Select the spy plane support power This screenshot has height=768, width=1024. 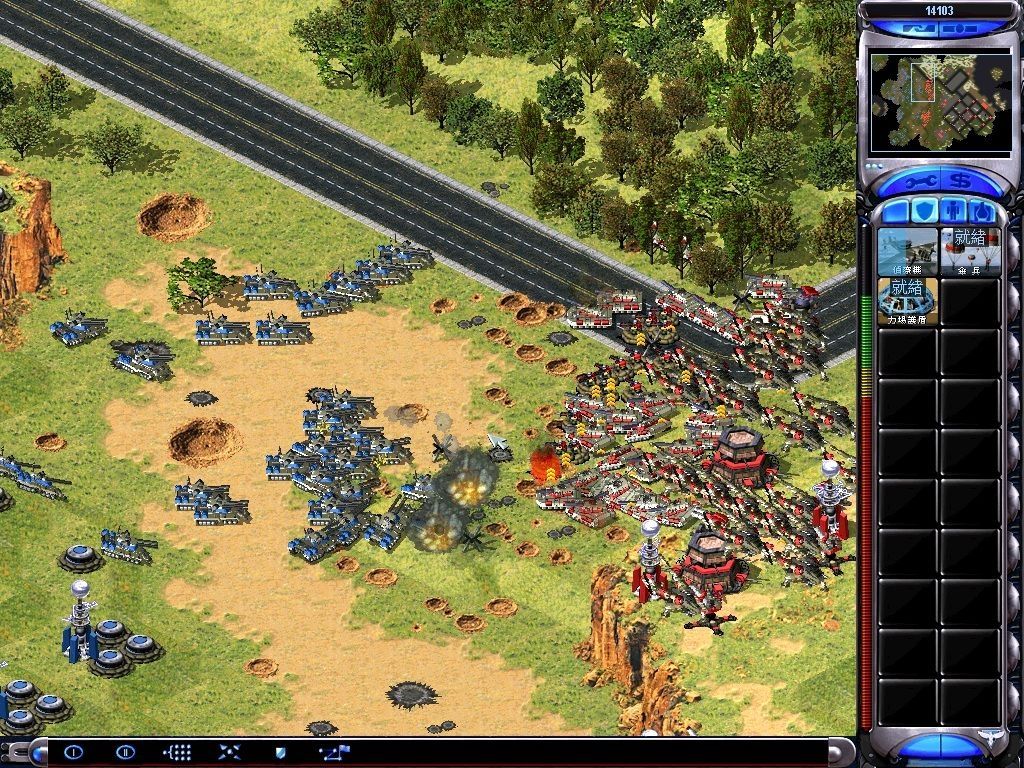pos(908,251)
